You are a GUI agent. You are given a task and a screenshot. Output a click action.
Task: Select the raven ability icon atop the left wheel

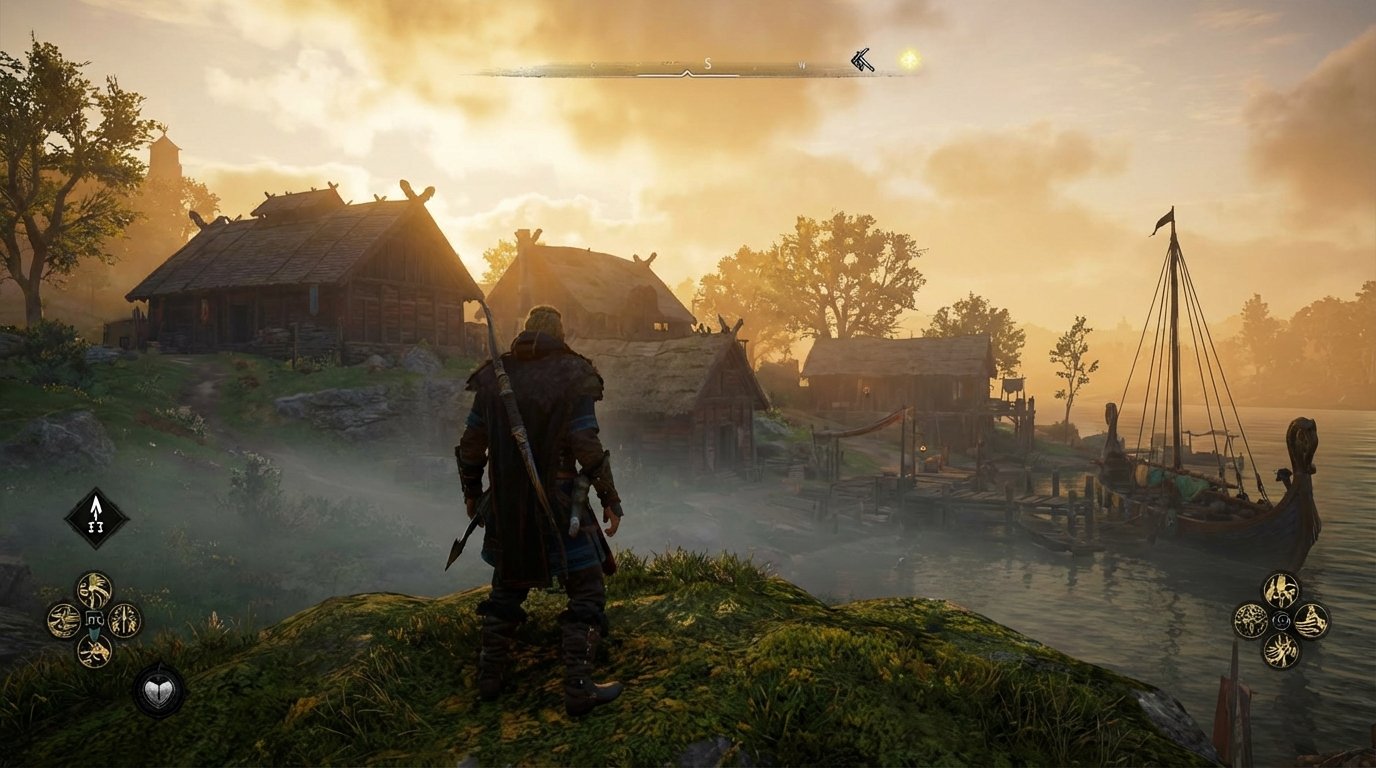point(93,589)
